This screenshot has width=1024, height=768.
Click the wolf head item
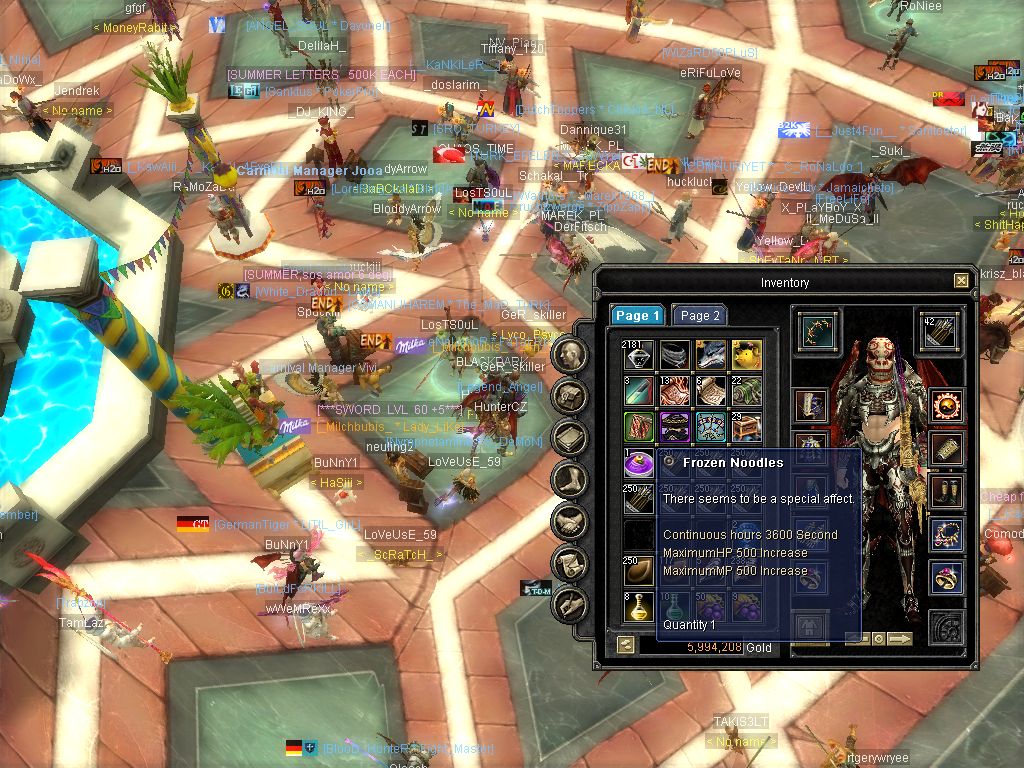click(710, 354)
